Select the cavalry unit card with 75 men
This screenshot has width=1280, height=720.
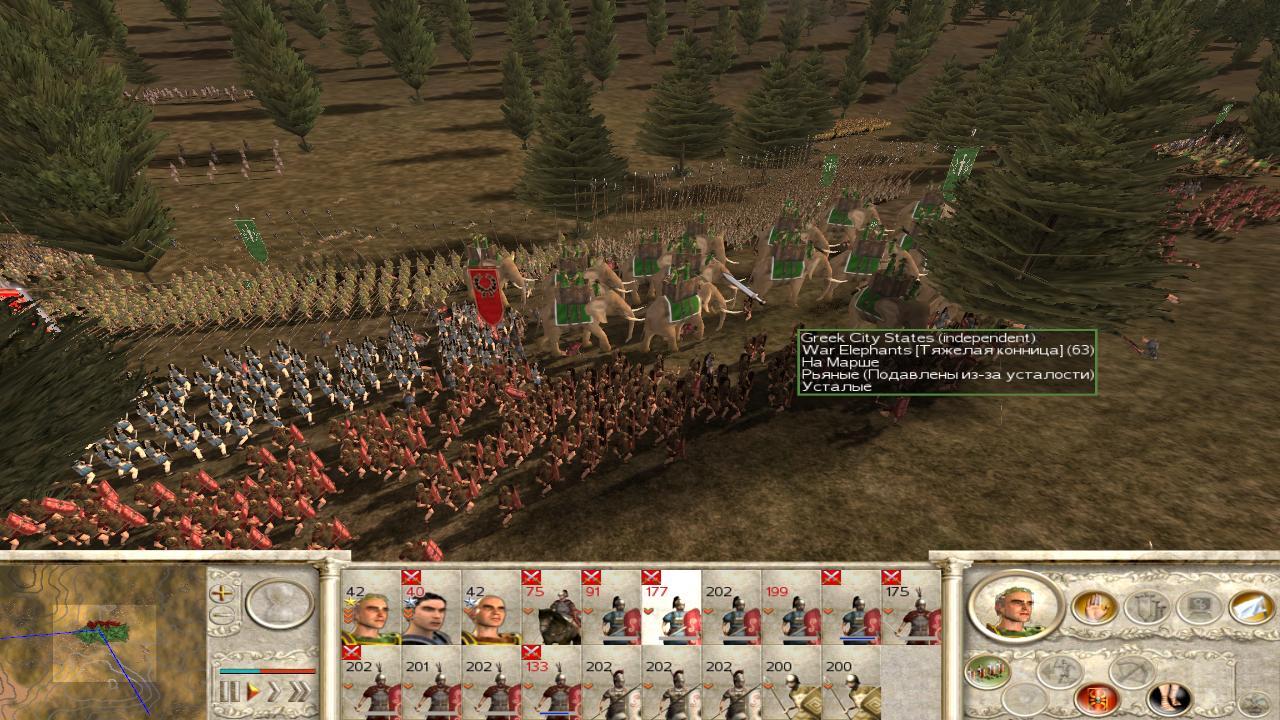(551, 612)
